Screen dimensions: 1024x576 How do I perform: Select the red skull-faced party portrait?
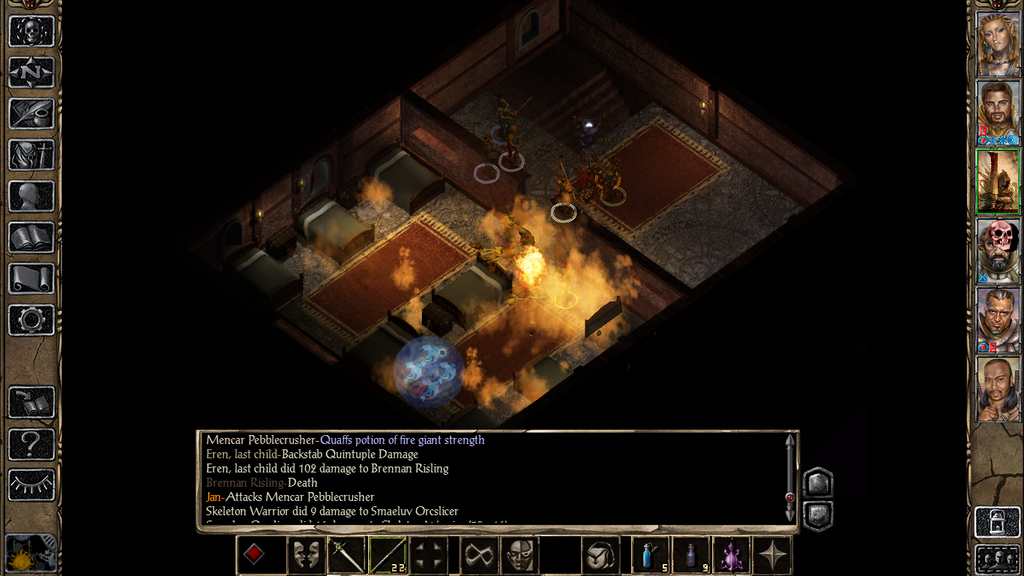point(998,250)
